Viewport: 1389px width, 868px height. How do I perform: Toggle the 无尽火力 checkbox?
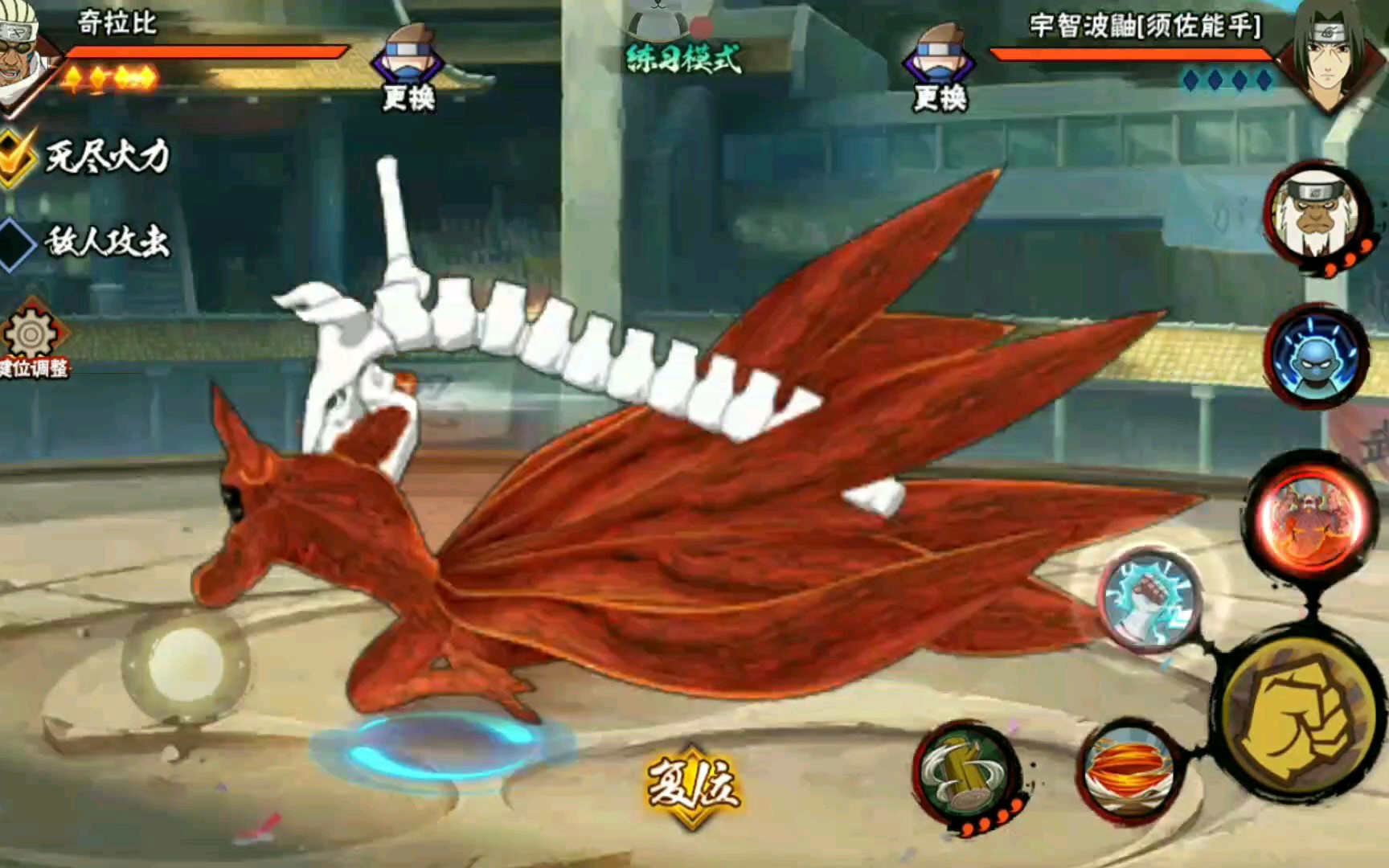click(16, 157)
